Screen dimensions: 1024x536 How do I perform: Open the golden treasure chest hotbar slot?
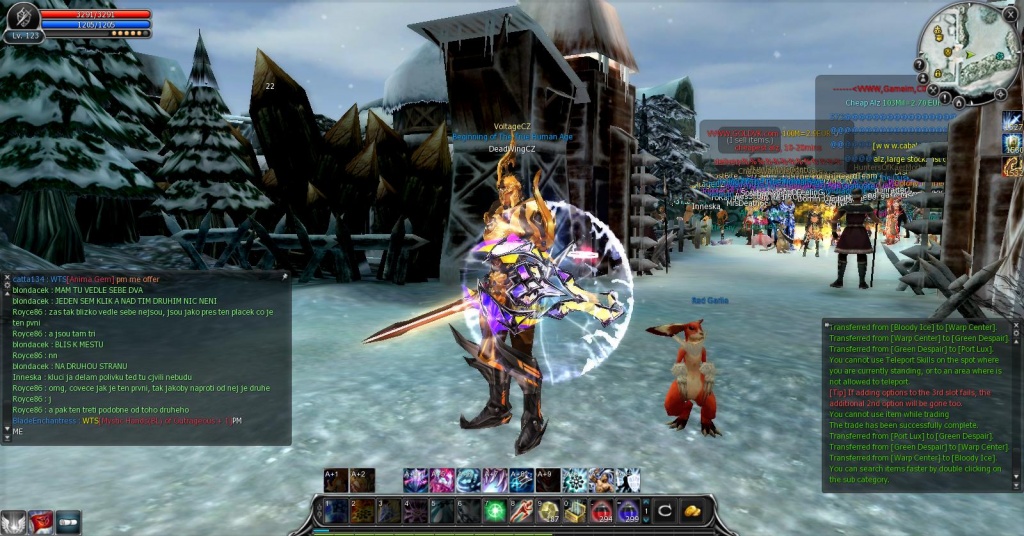[x=575, y=511]
